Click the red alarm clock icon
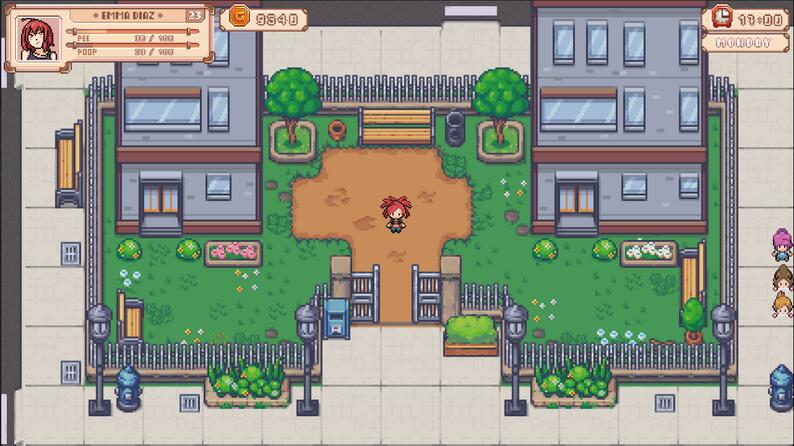 click(721, 18)
